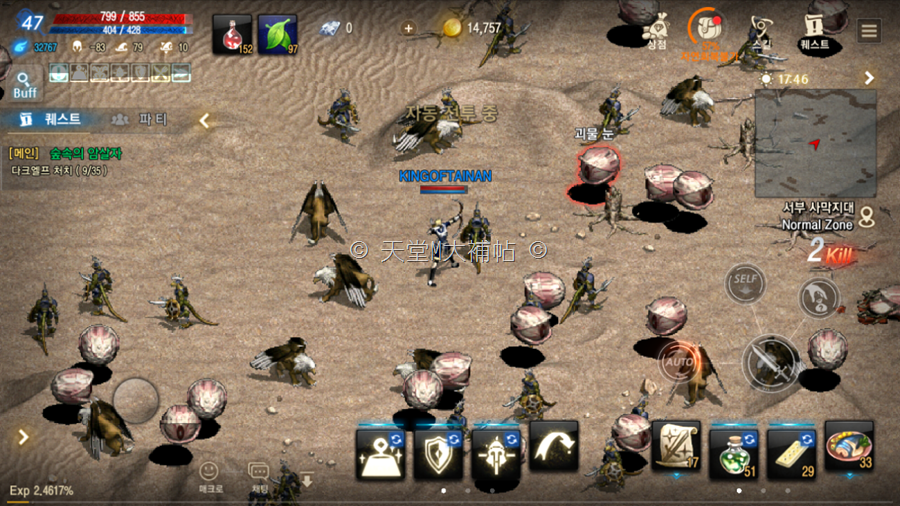Open the hamburger main menu
This screenshot has width=900, height=506.
coord(869,30)
